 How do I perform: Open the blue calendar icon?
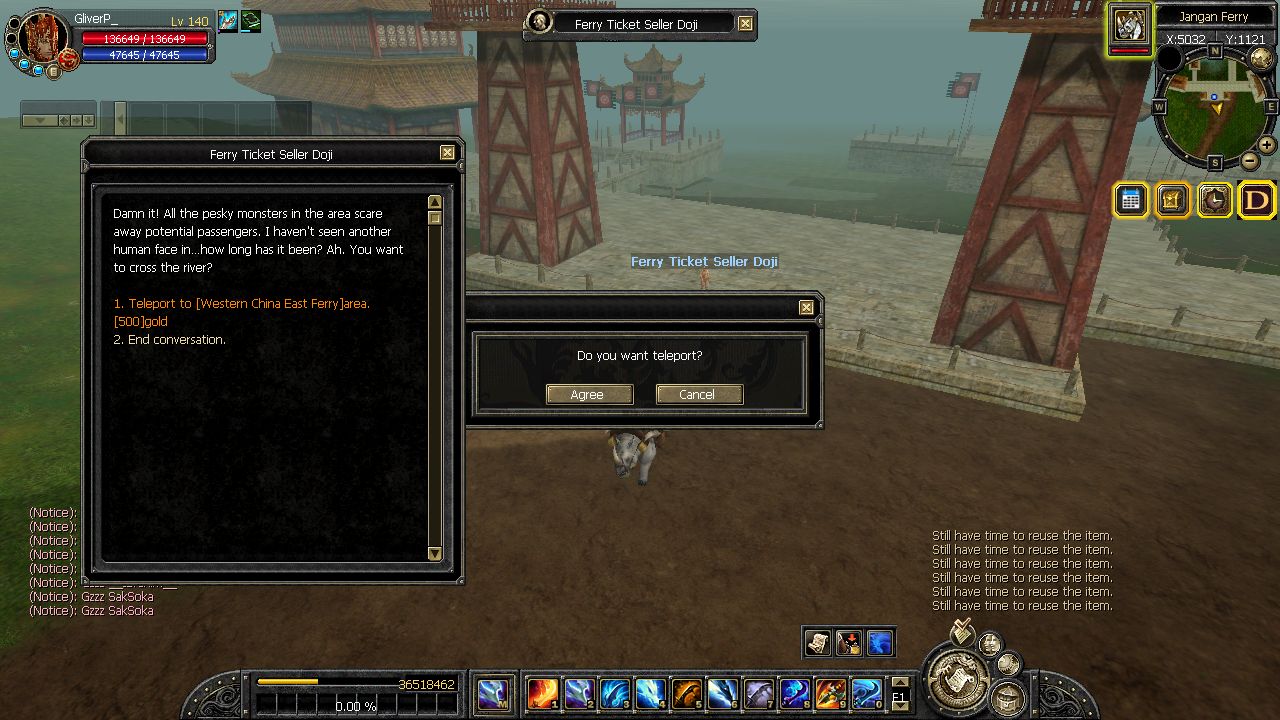pos(1131,200)
